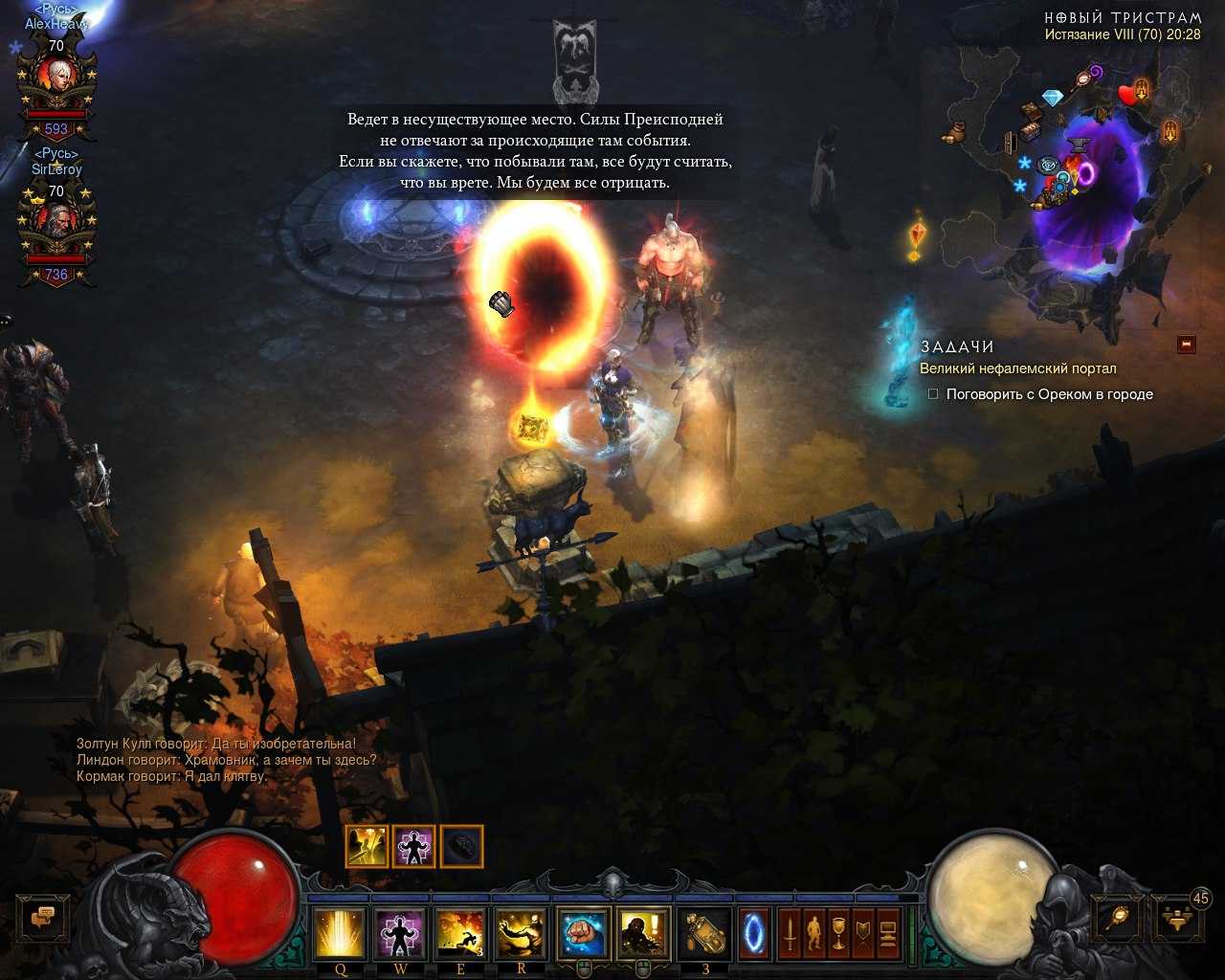Open the social friends button showing 45
This screenshot has height=980, width=1225.
point(1175,919)
